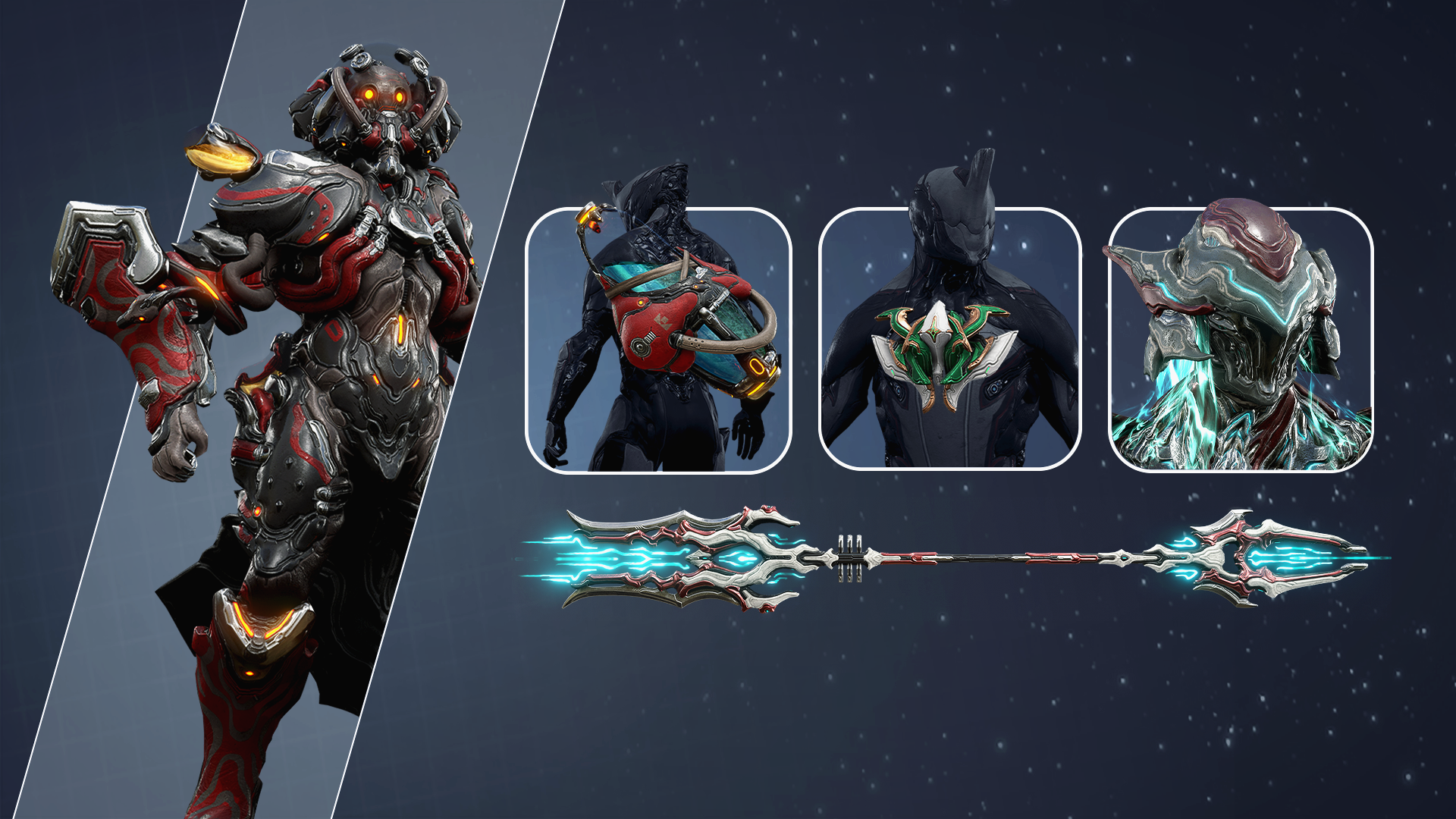
Task: Choose the teal glowing helmet thumbnail
Action: pos(1241,340)
